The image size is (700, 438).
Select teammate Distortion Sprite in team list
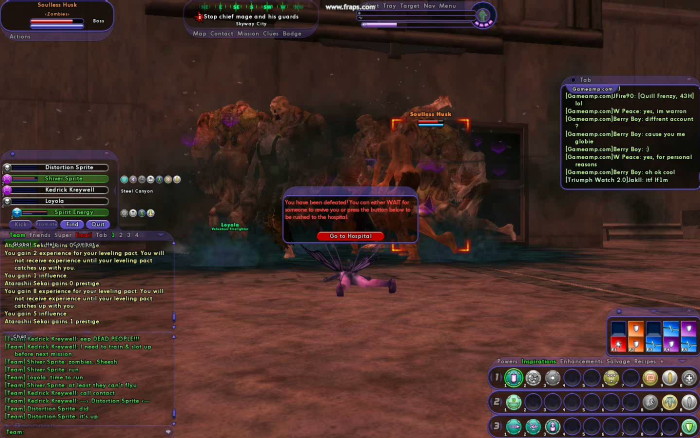coord(69,167)
